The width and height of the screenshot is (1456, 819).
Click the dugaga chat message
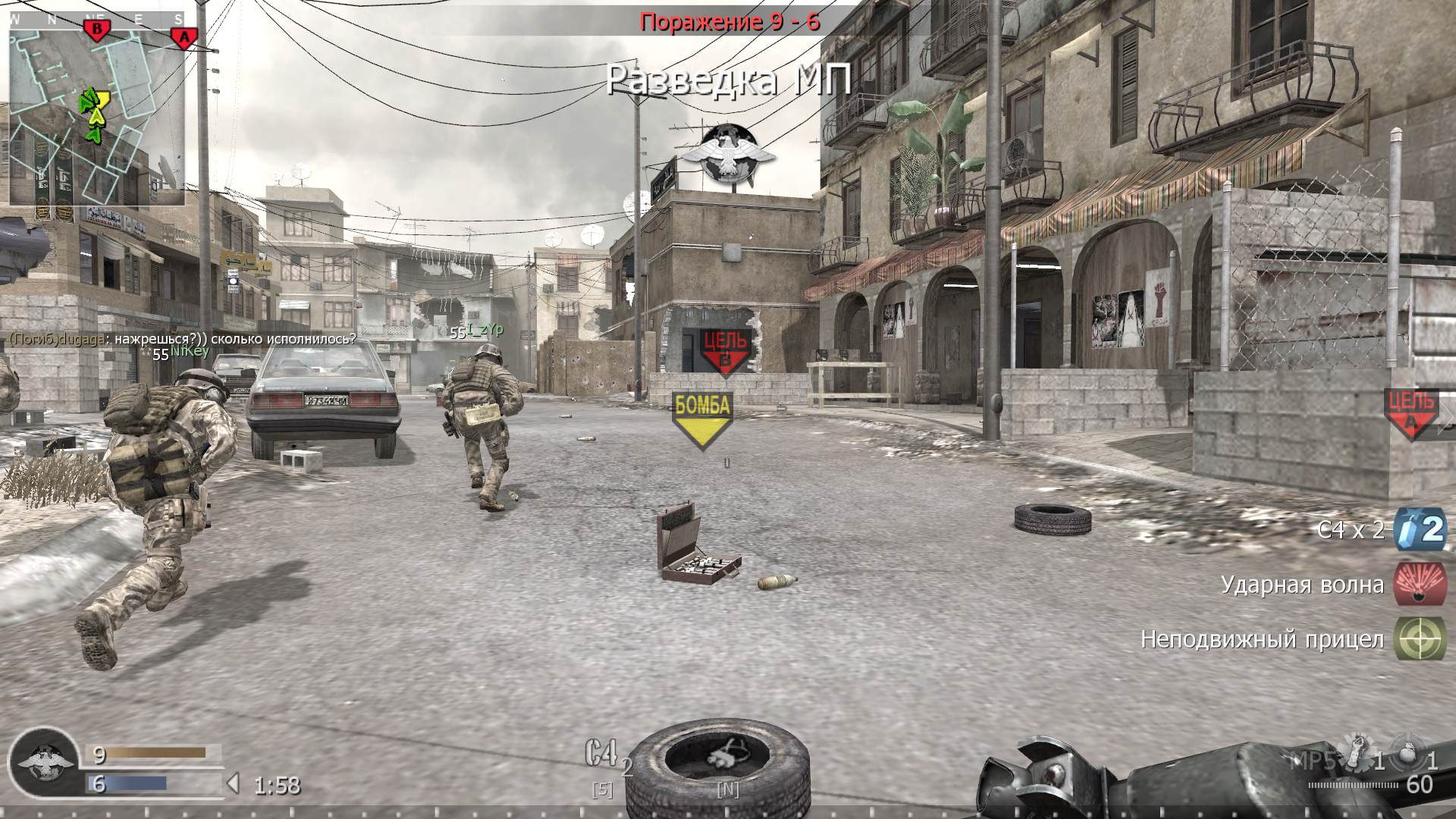click(182, 339)
